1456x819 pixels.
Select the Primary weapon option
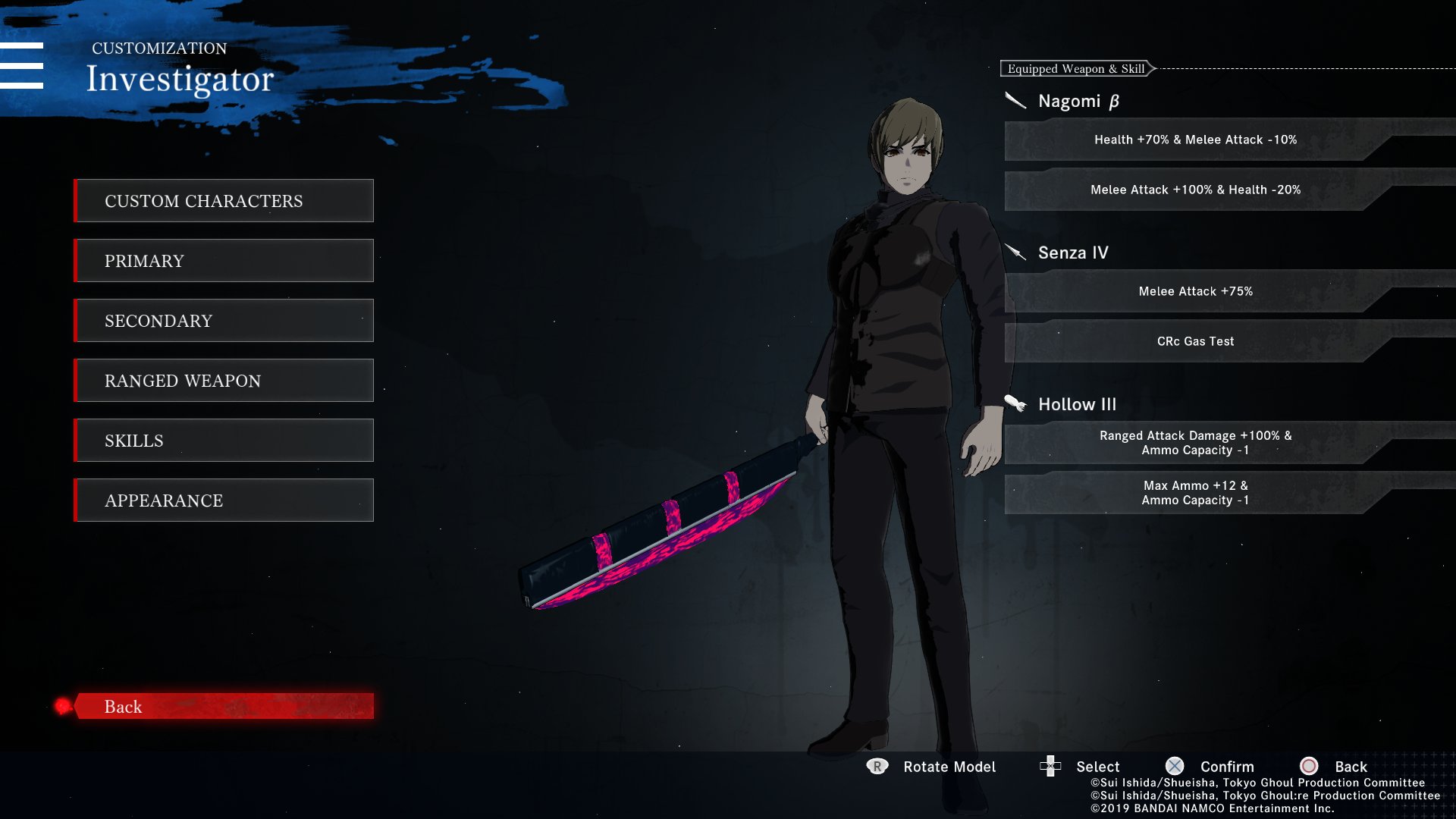pos(224,261)
